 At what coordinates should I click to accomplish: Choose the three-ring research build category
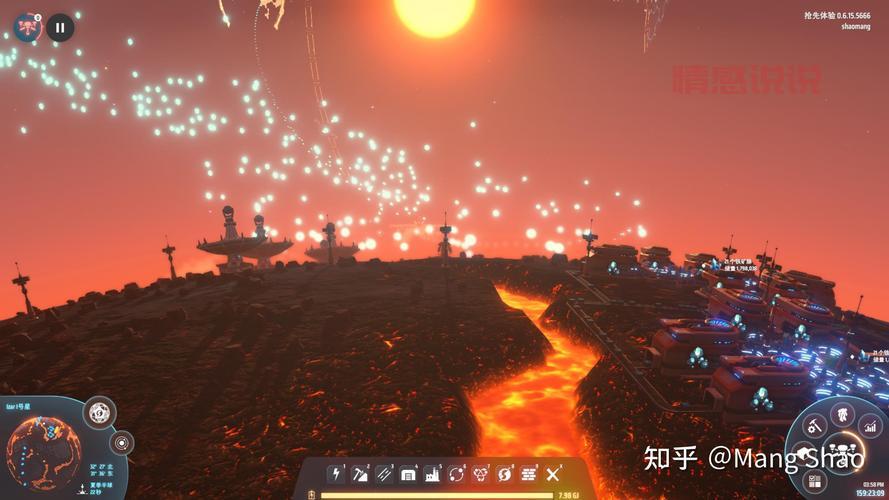pyautogui.click(x=481, y=474)
